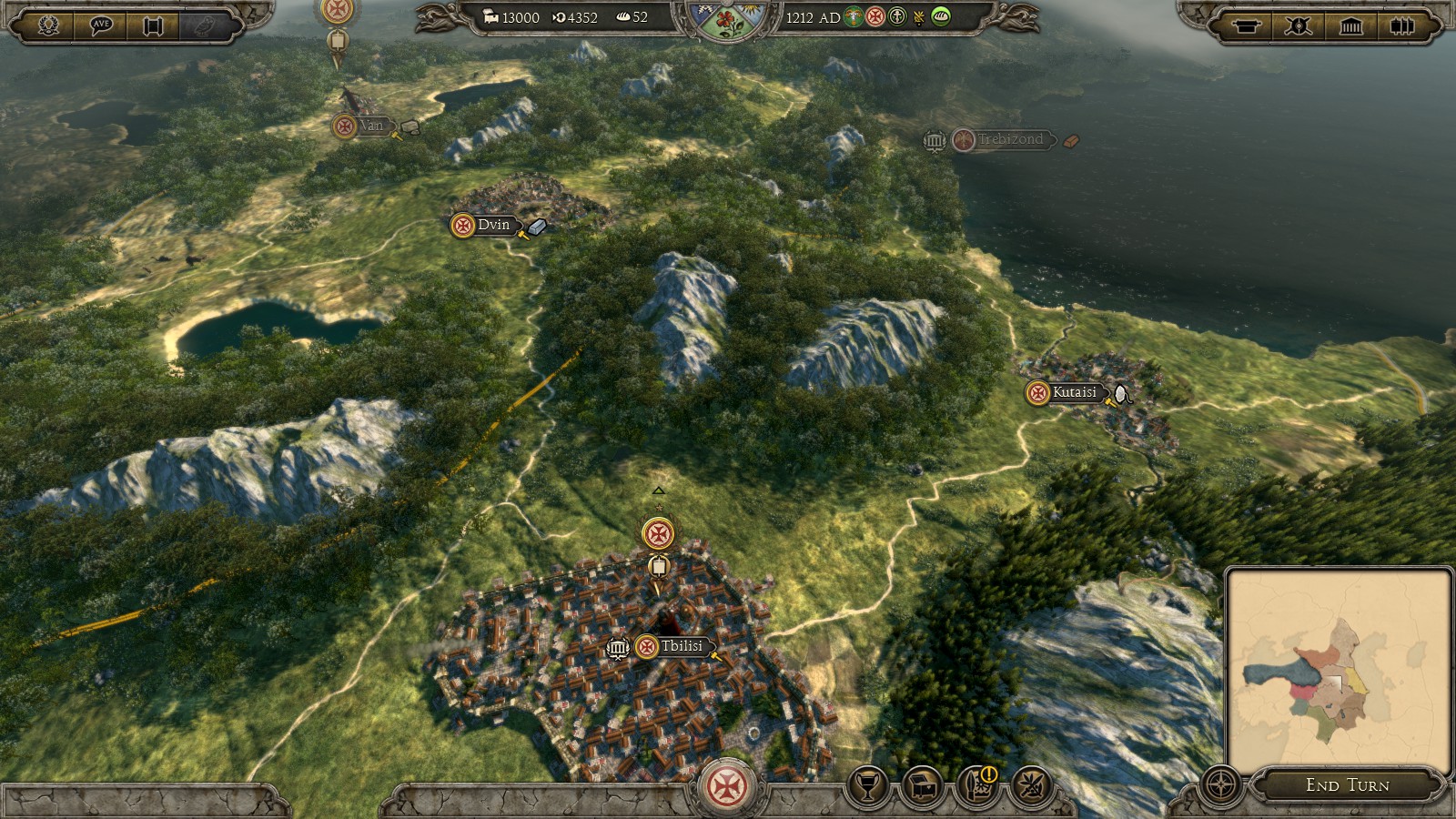The height and width of the screenshot is (819, 1456).
Task: Select the Dvin settlement label
Action: pos(493,225)
